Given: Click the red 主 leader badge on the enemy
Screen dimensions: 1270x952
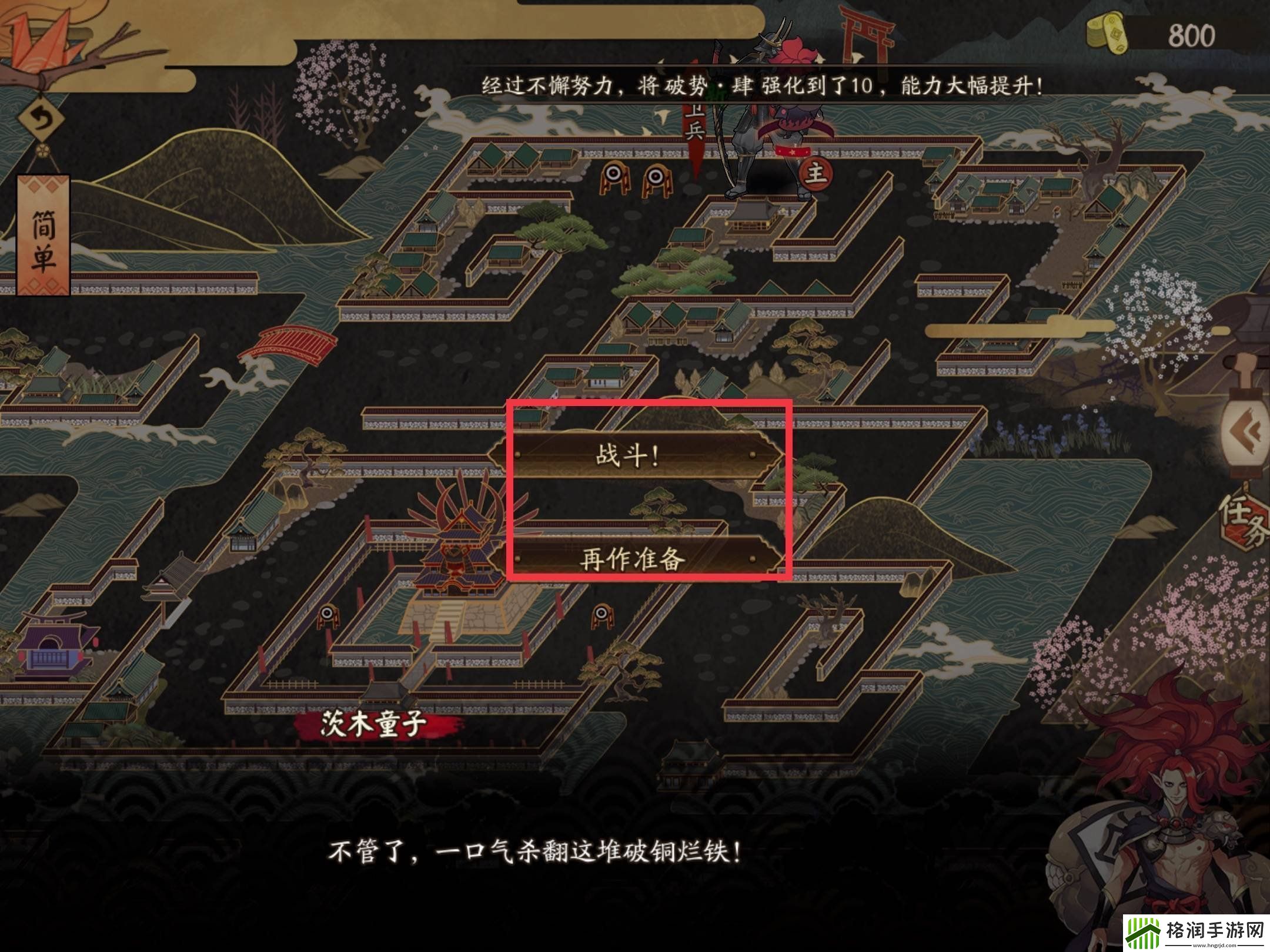Looking at the screenshot, I should (817, 175).
